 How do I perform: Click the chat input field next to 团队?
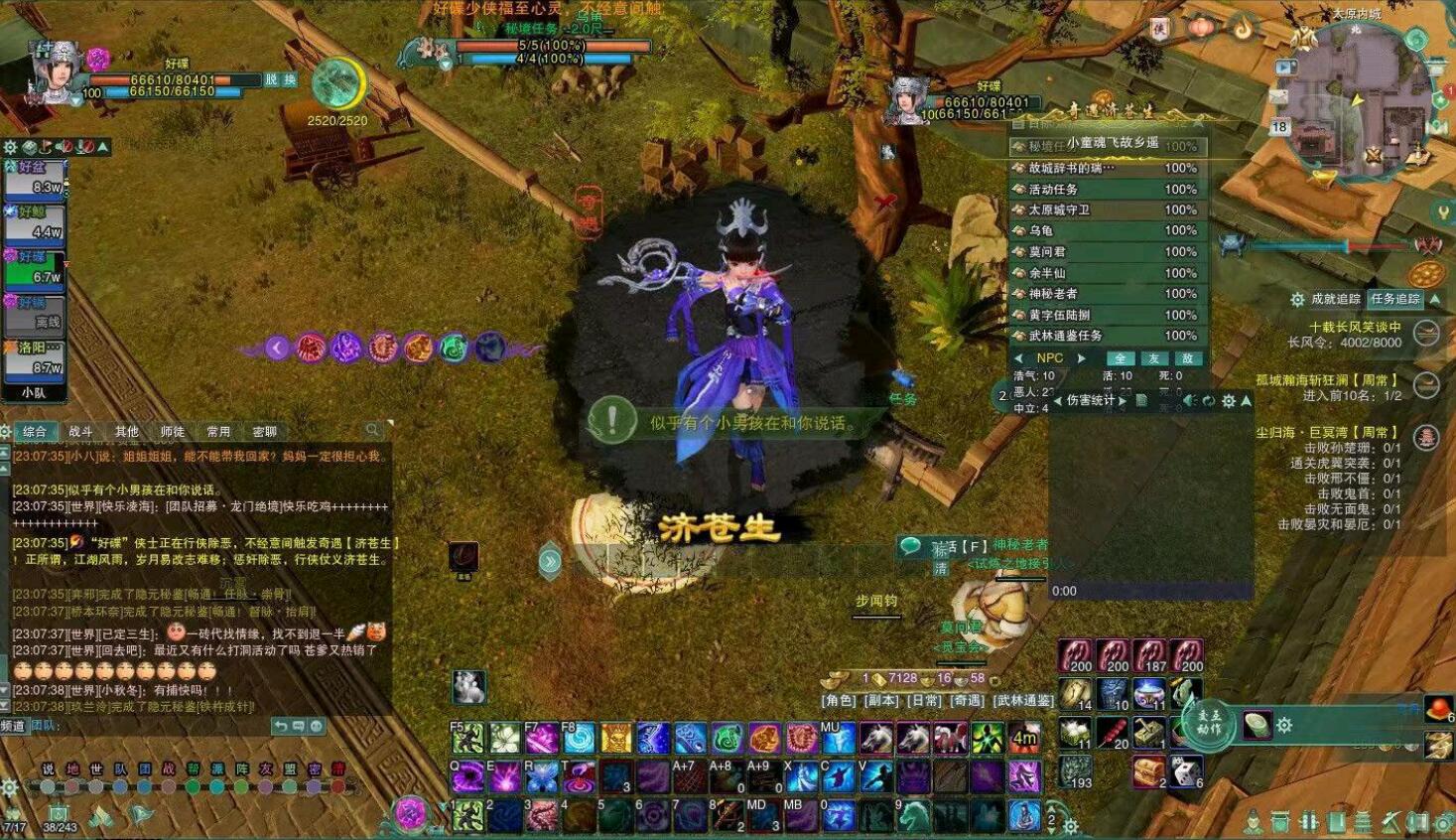coord(149,726)
